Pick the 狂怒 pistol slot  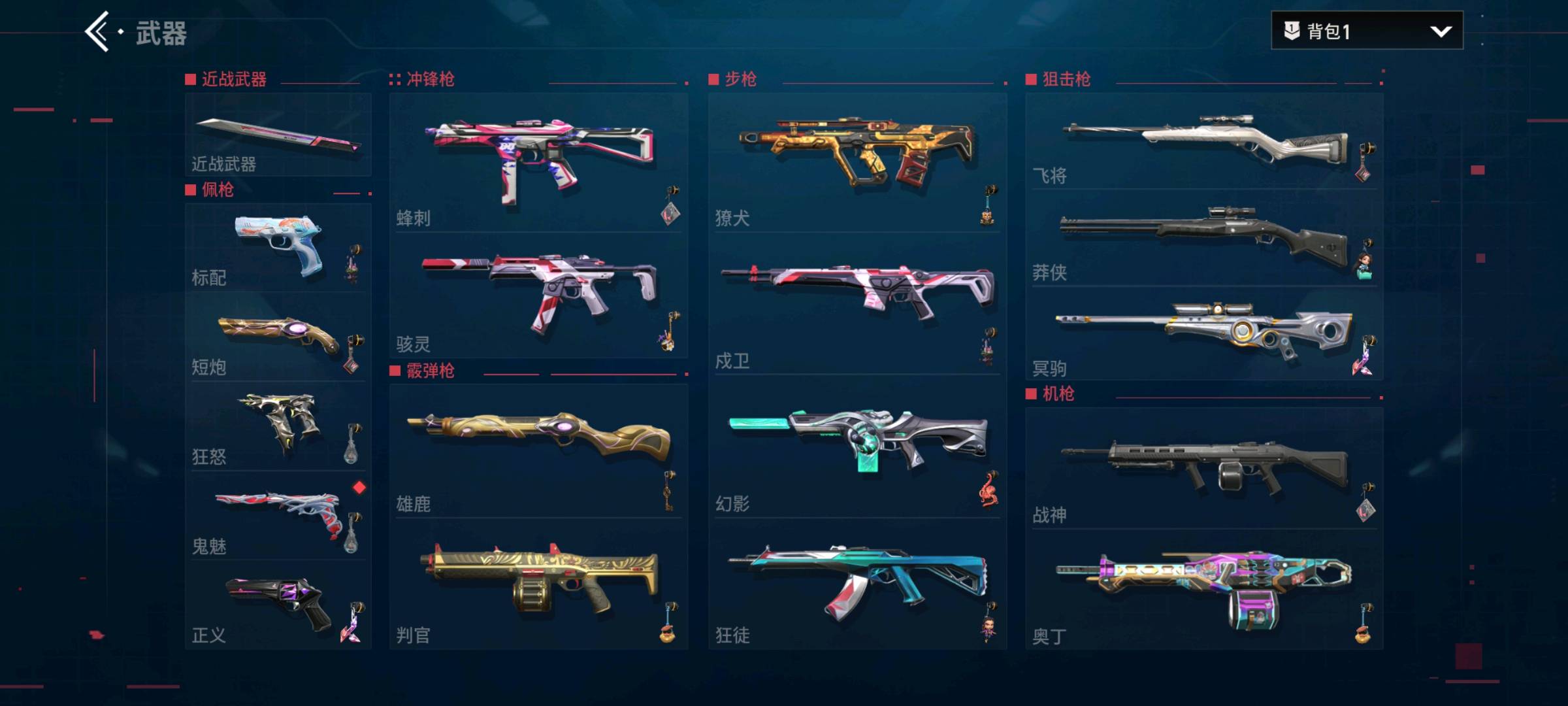tap(278, 426)
